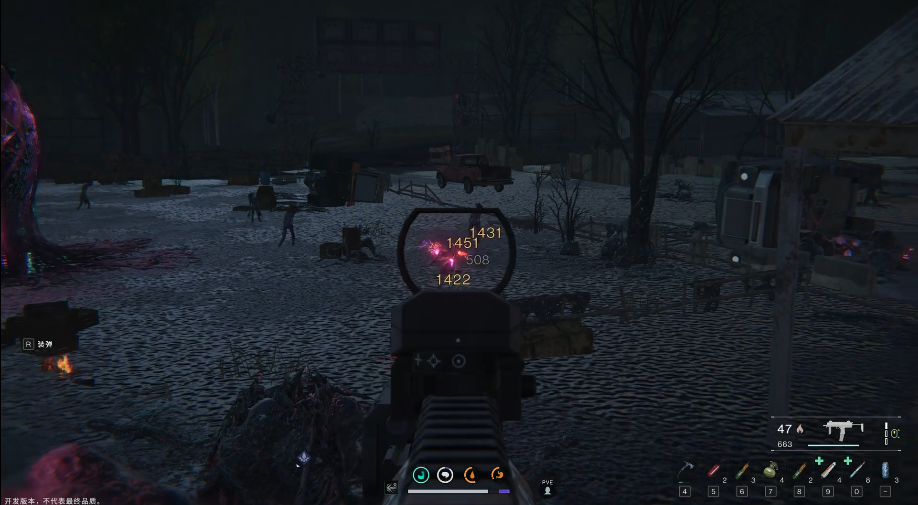Select the red stick item slot
The height and width of the screenshot is (505, 918).
point(713,471)
